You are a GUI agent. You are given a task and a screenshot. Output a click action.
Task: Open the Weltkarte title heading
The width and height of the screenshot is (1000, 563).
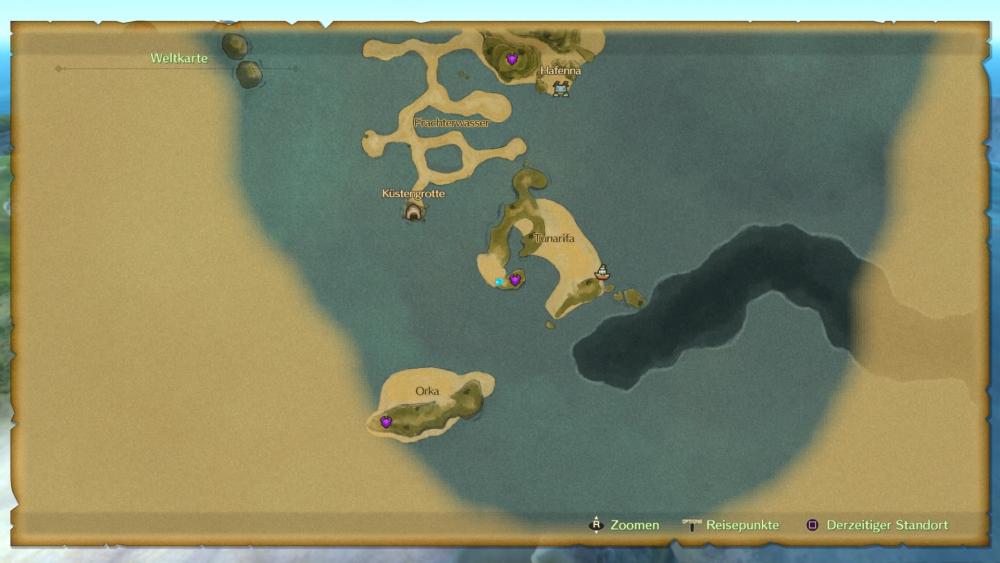(179, 58)
